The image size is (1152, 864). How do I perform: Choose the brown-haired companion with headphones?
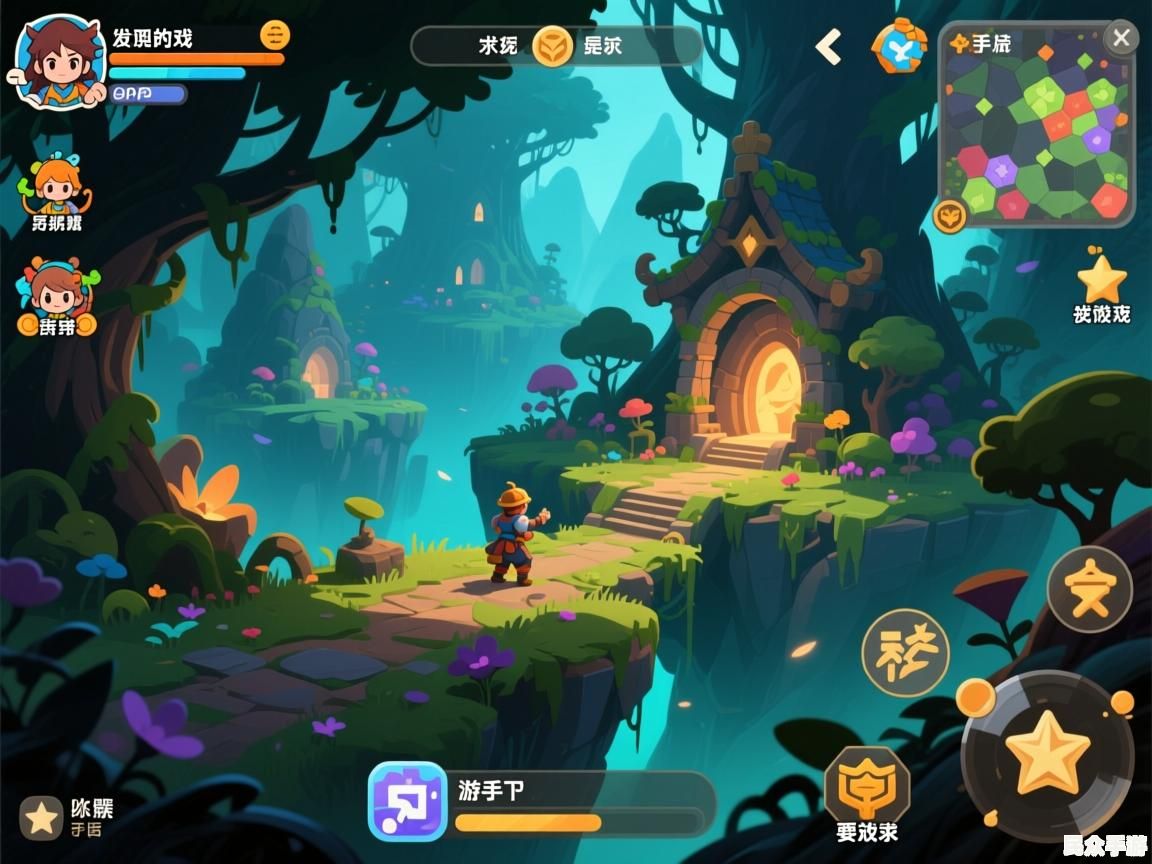(x=56, y=292)
